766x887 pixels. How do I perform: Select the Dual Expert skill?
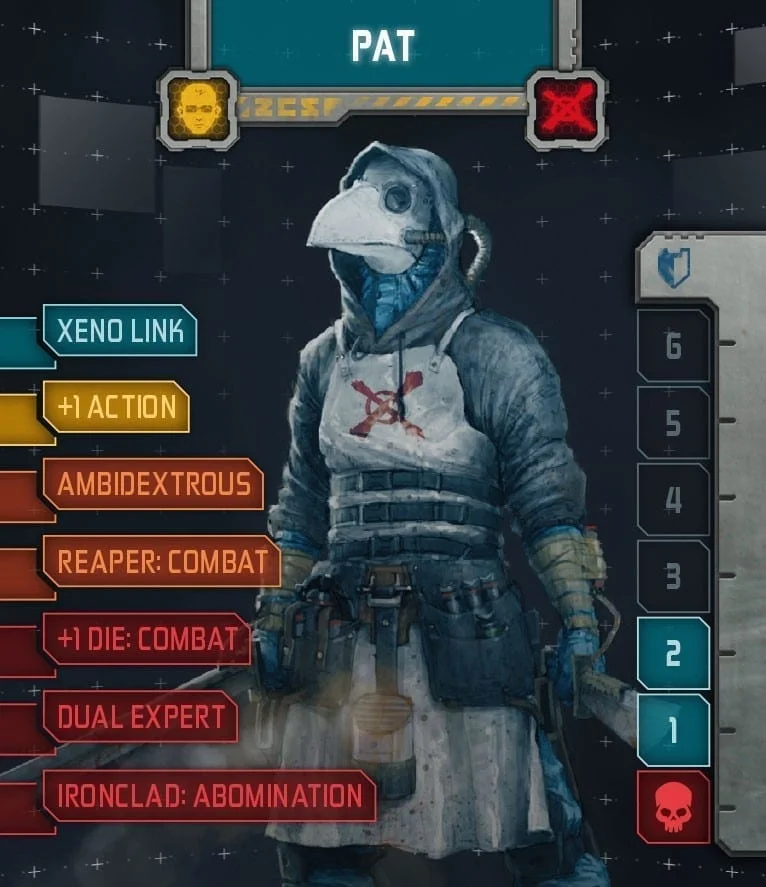click(x=140, y=716)
